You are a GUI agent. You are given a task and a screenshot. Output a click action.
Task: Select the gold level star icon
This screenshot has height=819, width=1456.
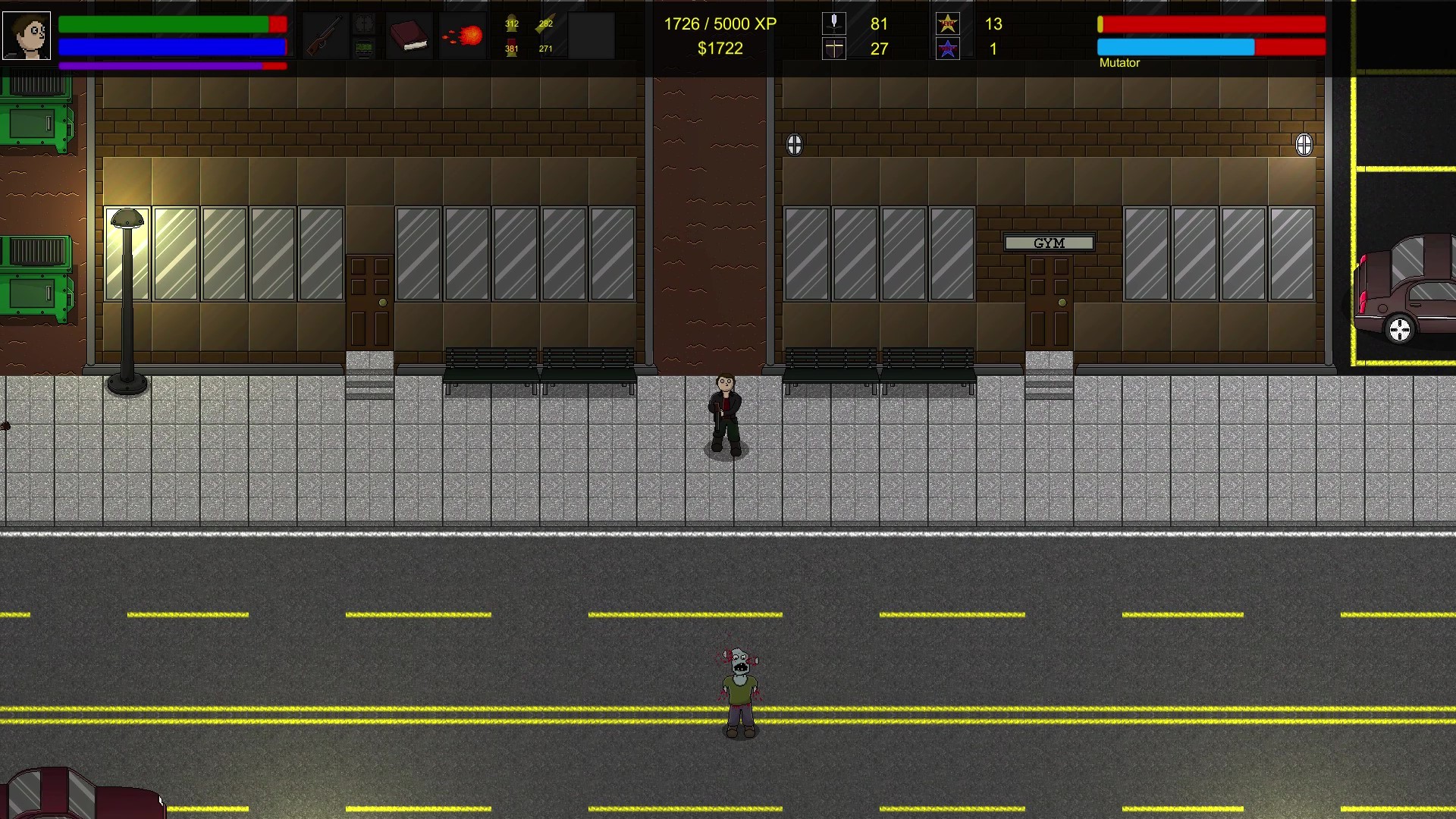tap(947, 24)
